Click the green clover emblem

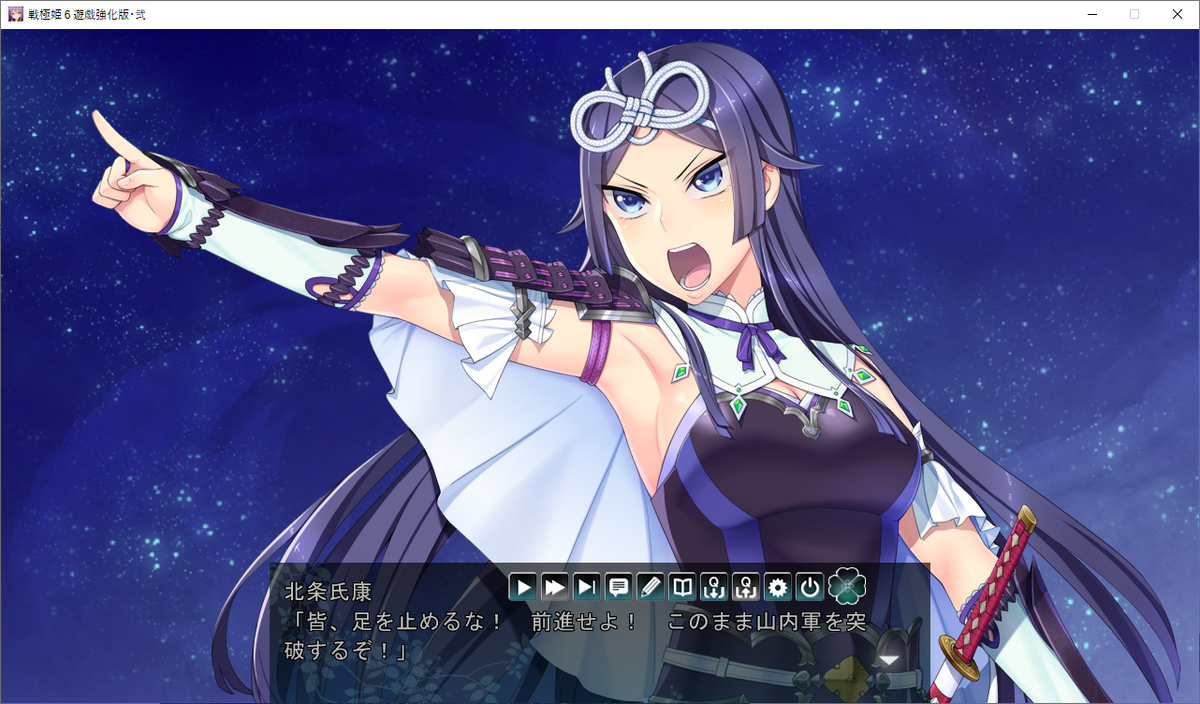847,585
